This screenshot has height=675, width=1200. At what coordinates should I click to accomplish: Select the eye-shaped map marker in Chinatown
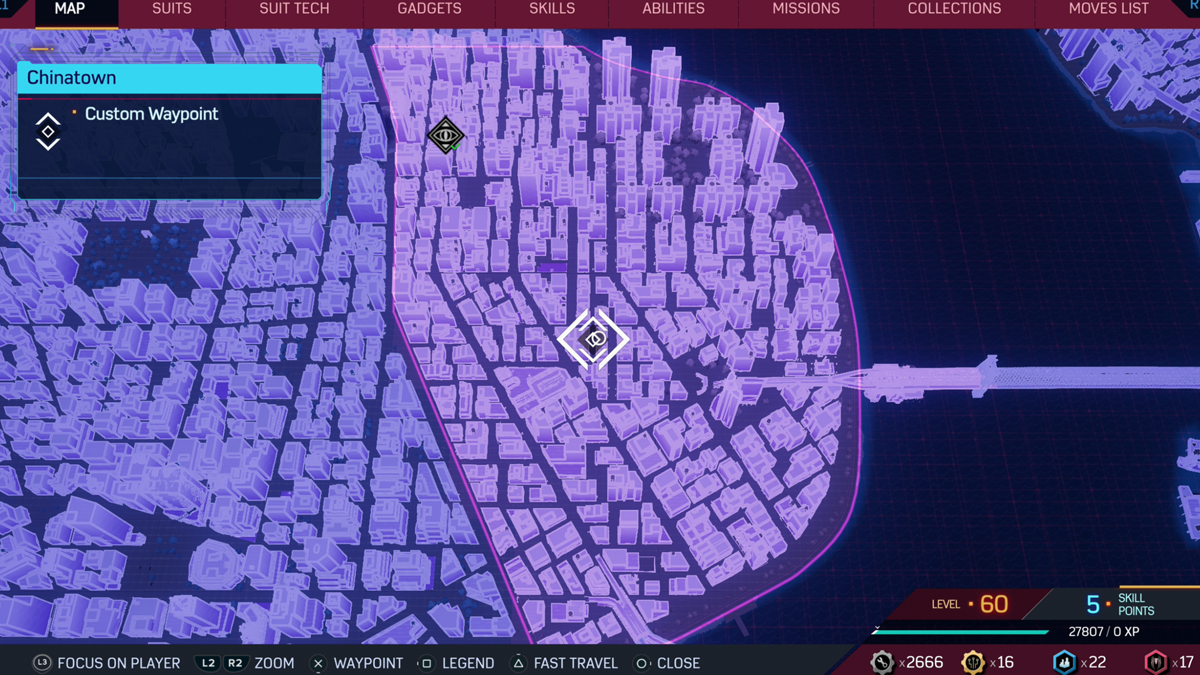pyautogui.click(x=446, y=135)
